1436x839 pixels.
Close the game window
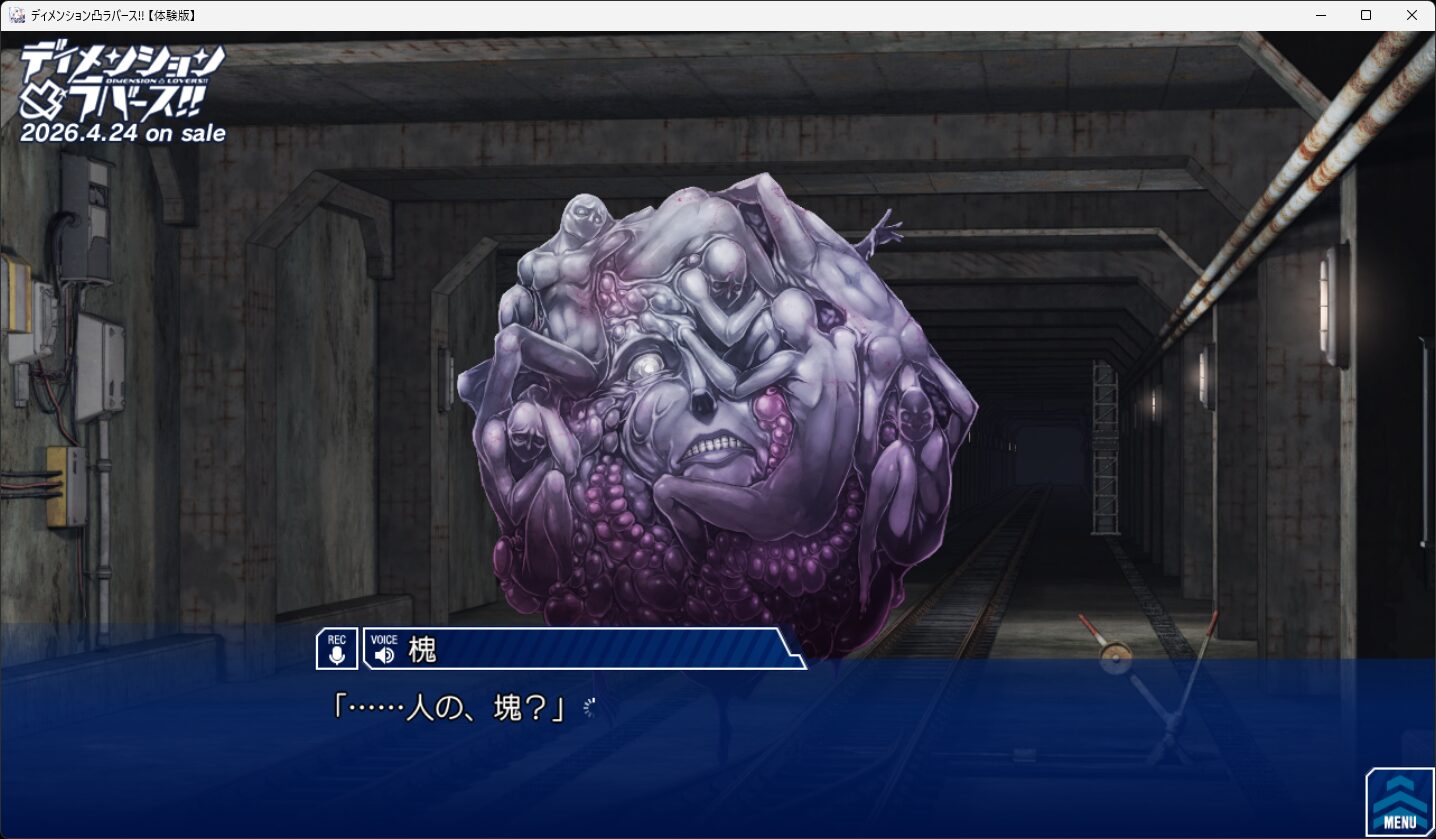pyautogui.click(x=1412, y=15)
